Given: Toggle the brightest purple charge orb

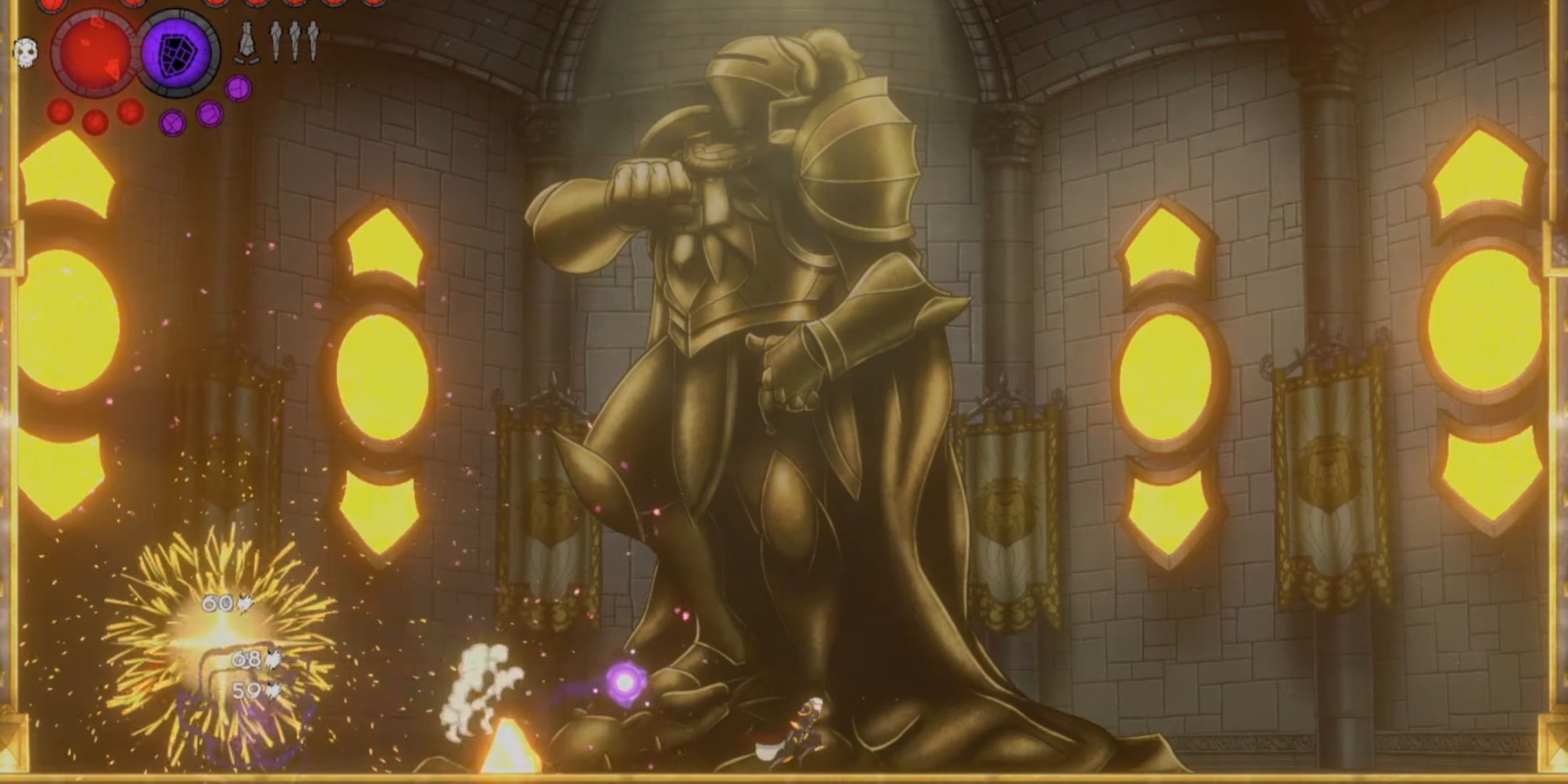Looking at the screenshot, I should (238, 90).
